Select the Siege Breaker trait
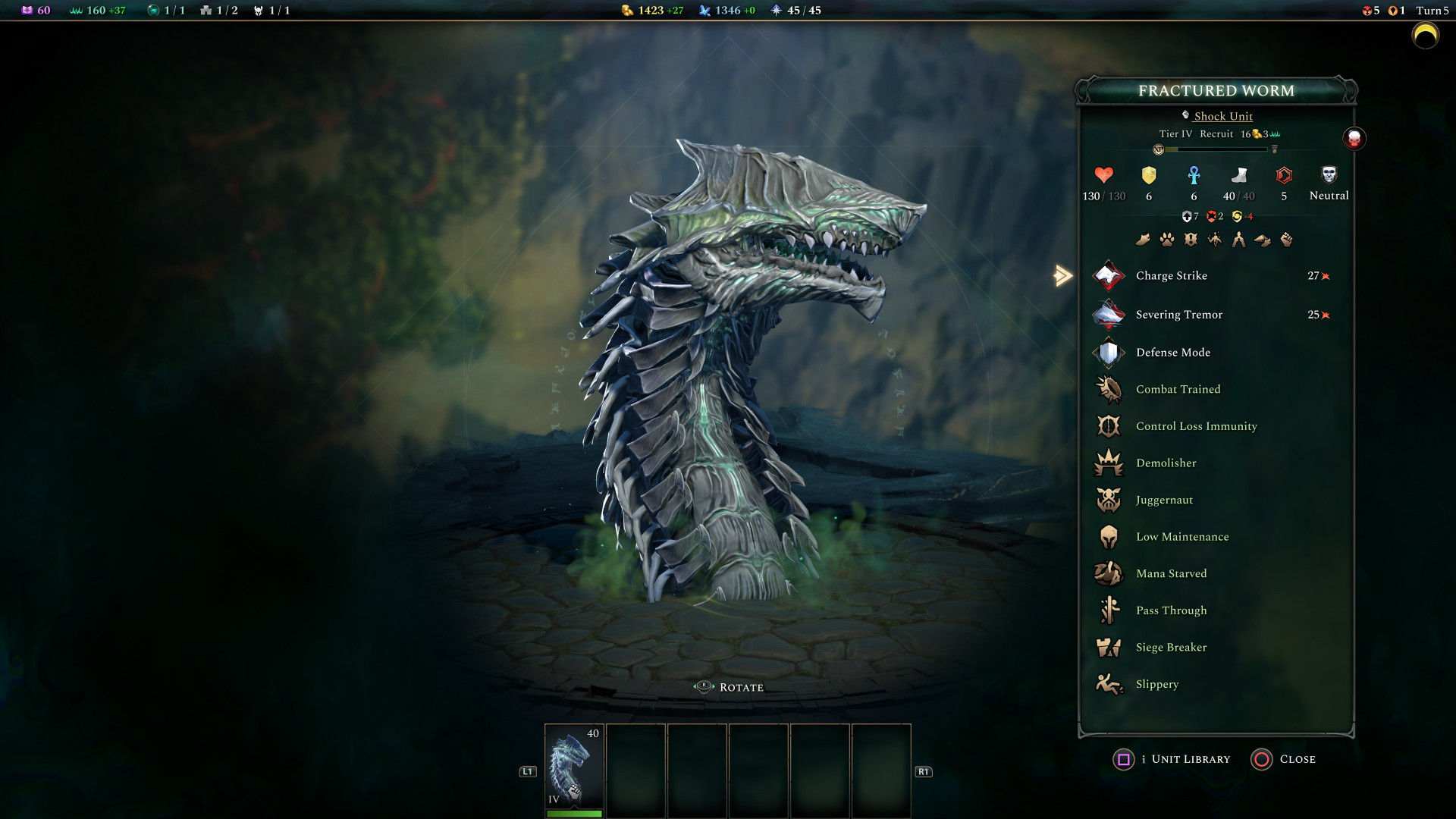 click(x=1171, y=648)
